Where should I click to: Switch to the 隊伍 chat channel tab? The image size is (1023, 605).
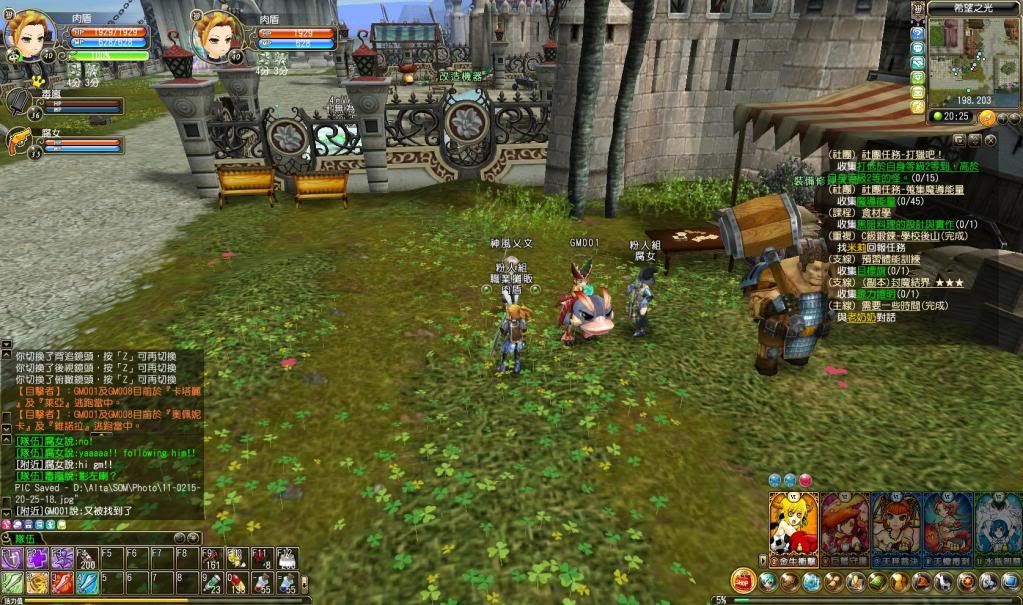pyautogui.click(x=24, y=537)
